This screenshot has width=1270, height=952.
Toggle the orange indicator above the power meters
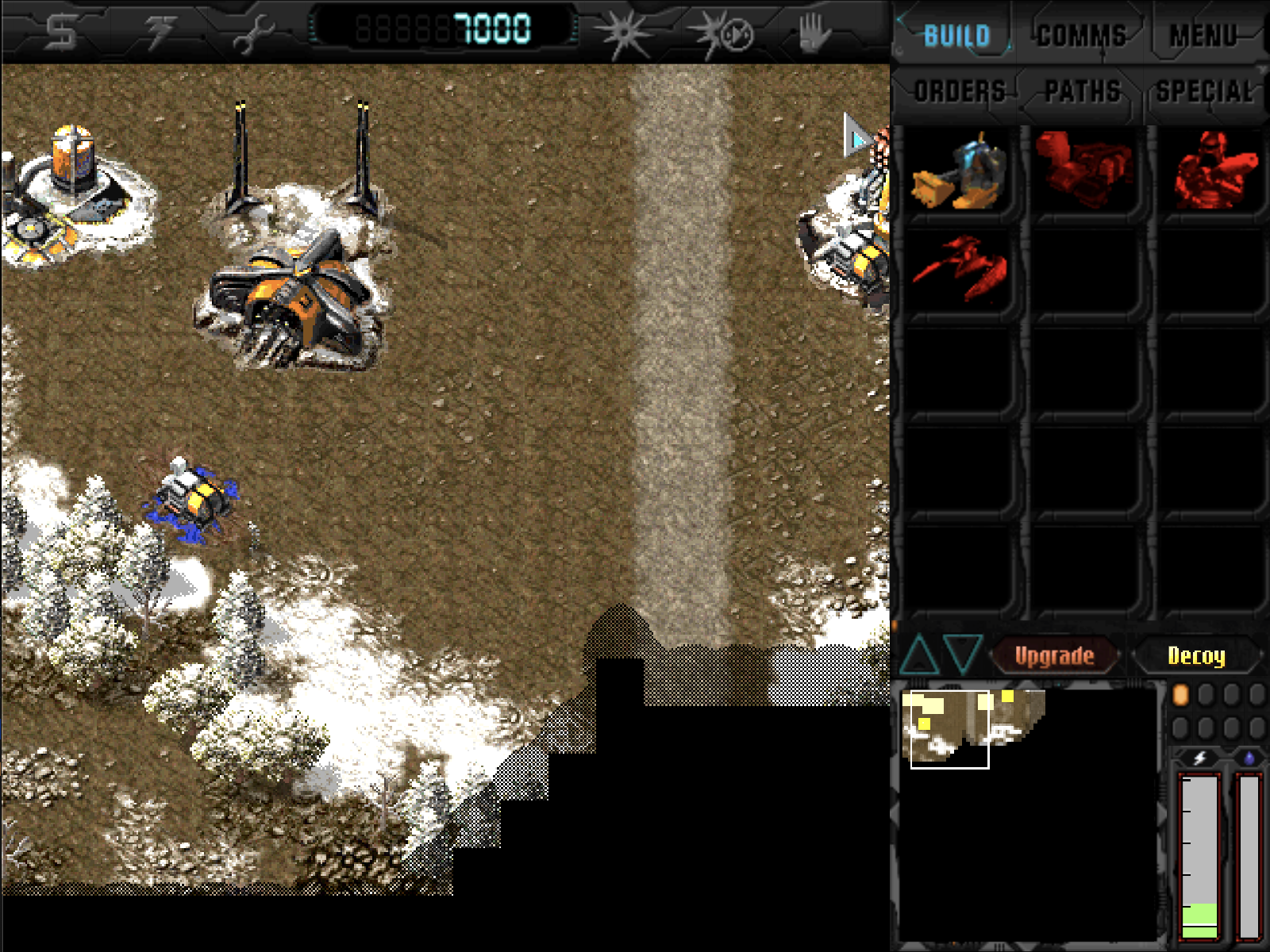coord(1180,694)
